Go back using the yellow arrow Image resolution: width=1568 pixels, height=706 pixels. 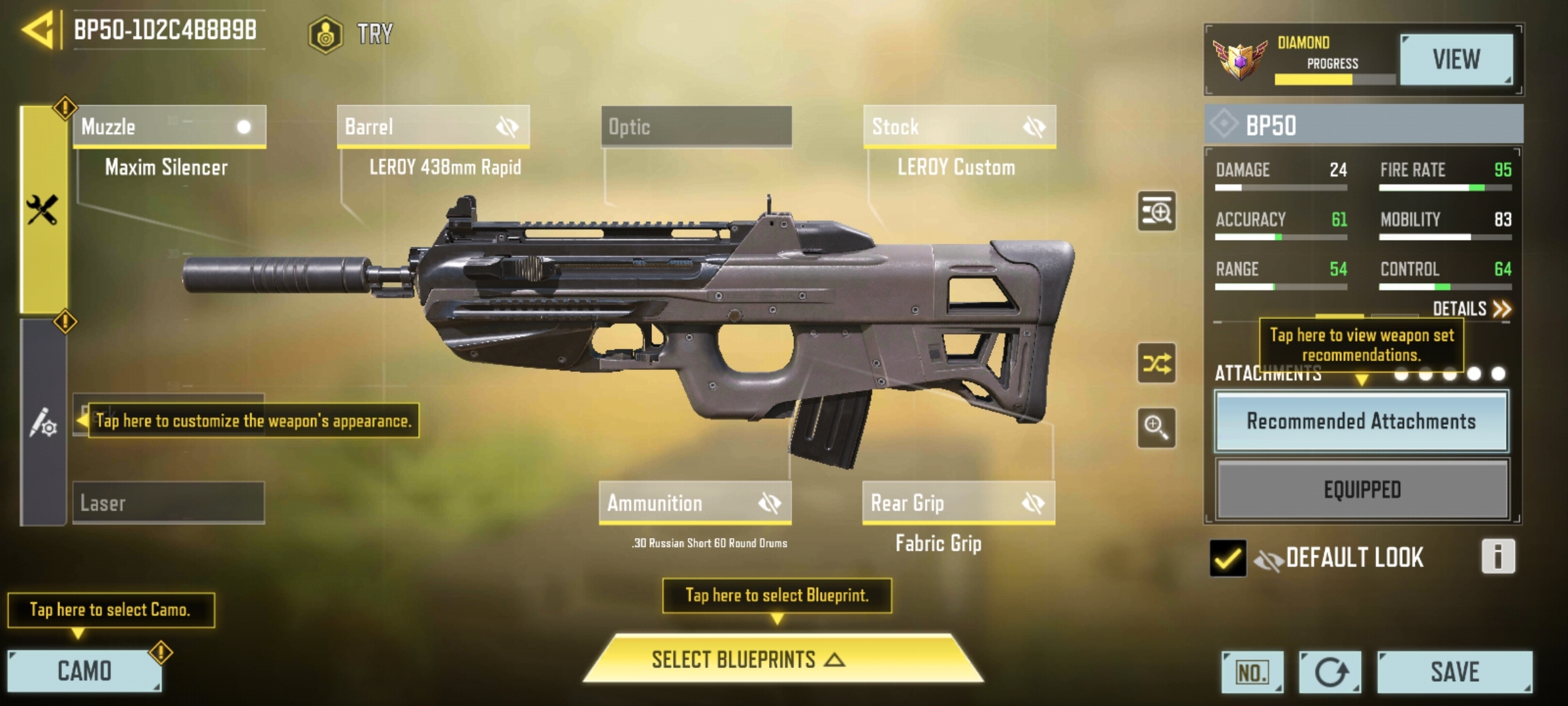pyautogui.click(x=38, y=30)
